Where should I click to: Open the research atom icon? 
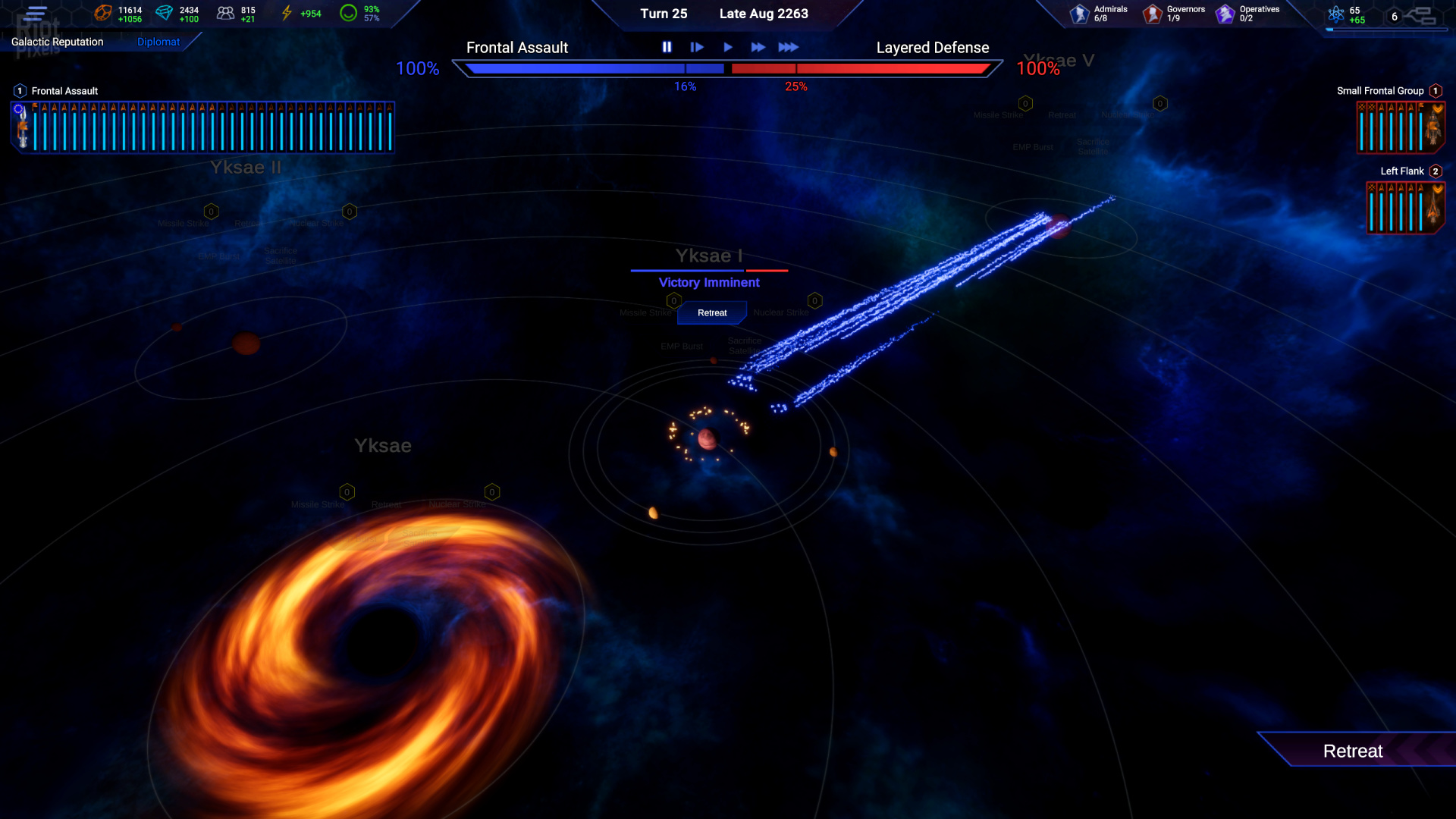[x=1336, y=14]
